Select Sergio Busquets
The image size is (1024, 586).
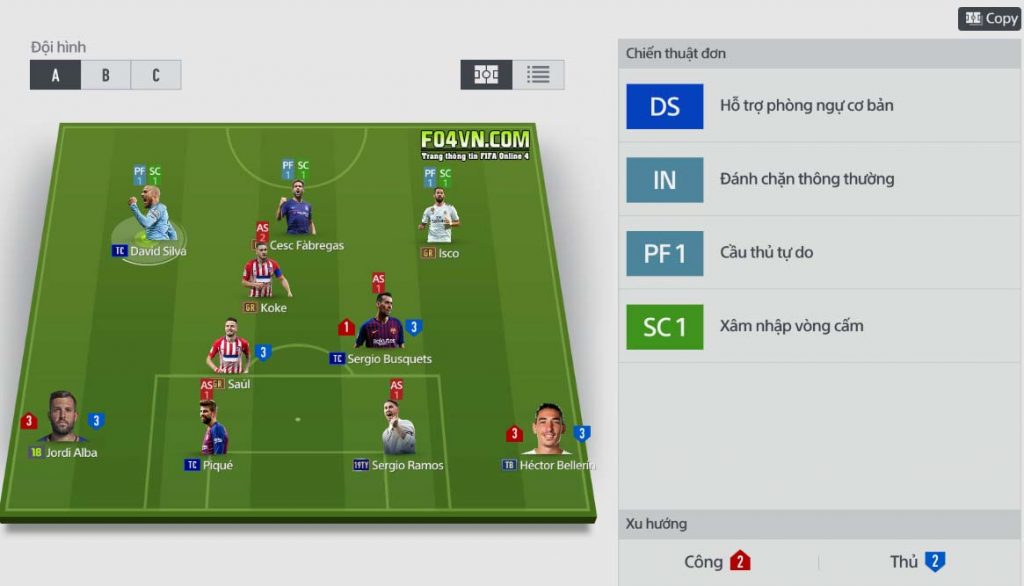pyautogui.click(x=379, y=327)
